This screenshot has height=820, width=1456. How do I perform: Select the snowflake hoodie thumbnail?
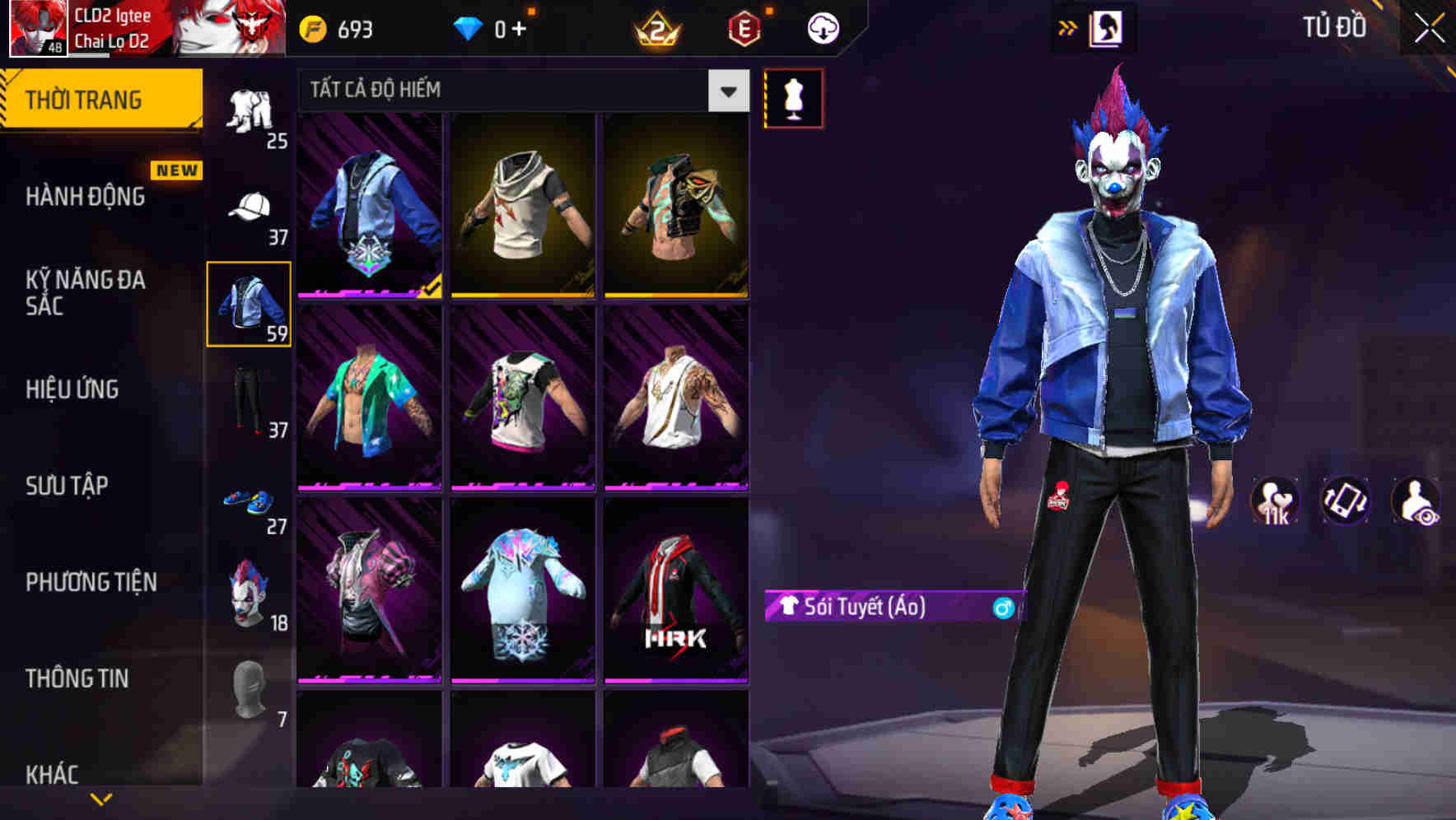[524, 601]
